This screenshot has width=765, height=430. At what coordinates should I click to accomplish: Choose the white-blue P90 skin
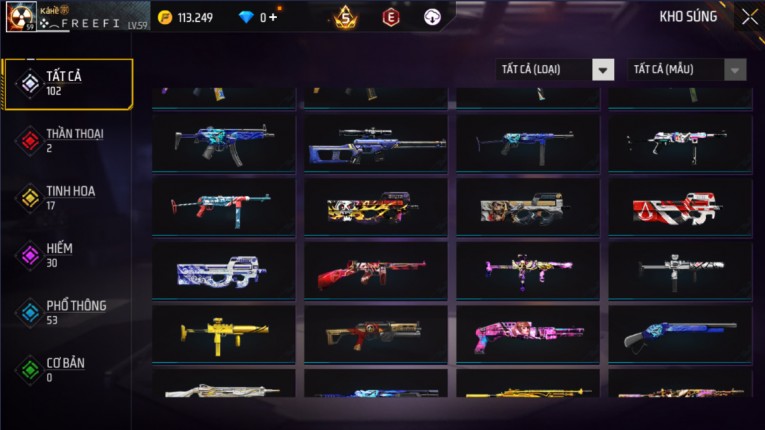click(x=224, y=271)
